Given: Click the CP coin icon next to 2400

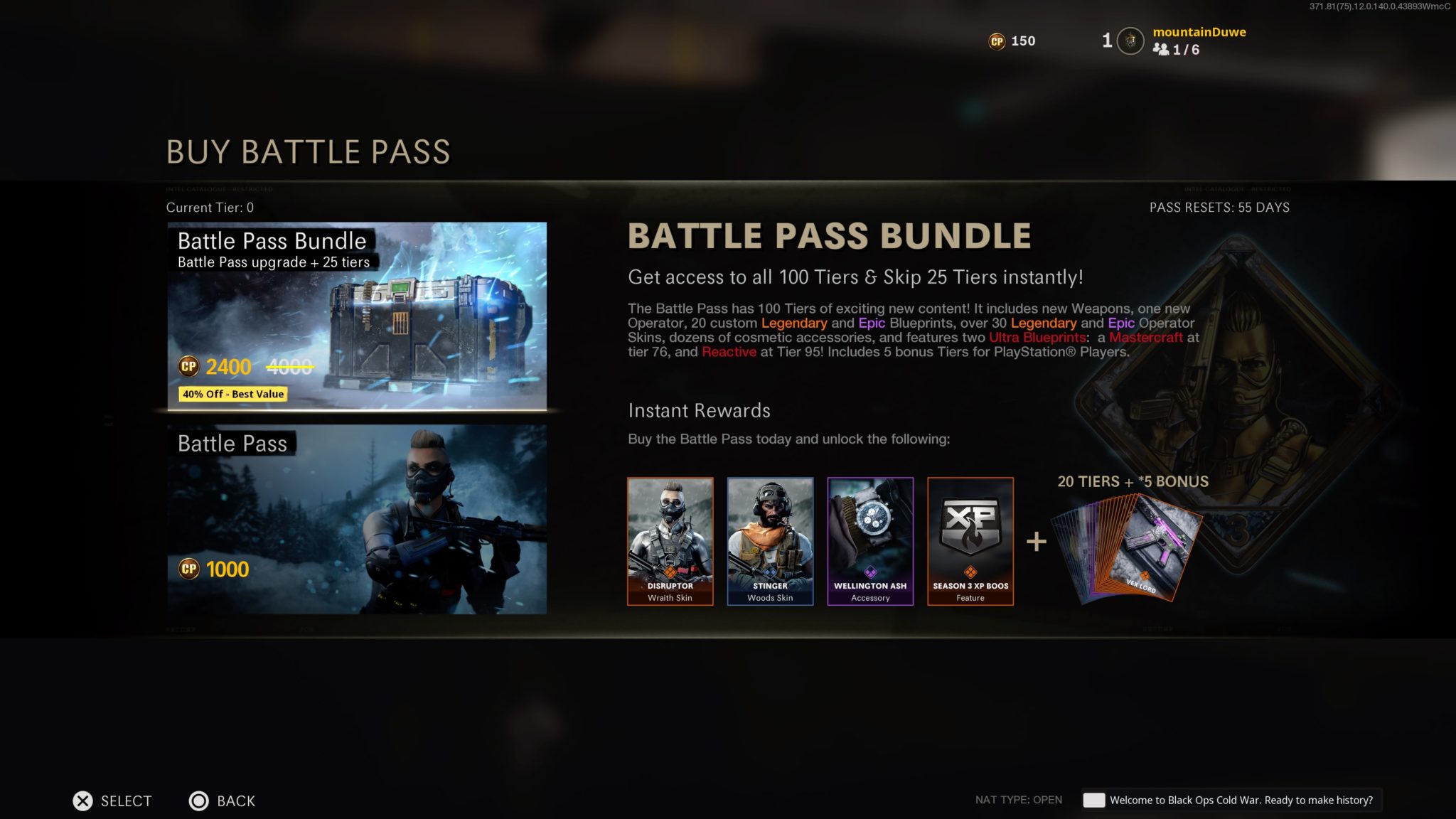Looking at the screenshot, I should (189, 368).
